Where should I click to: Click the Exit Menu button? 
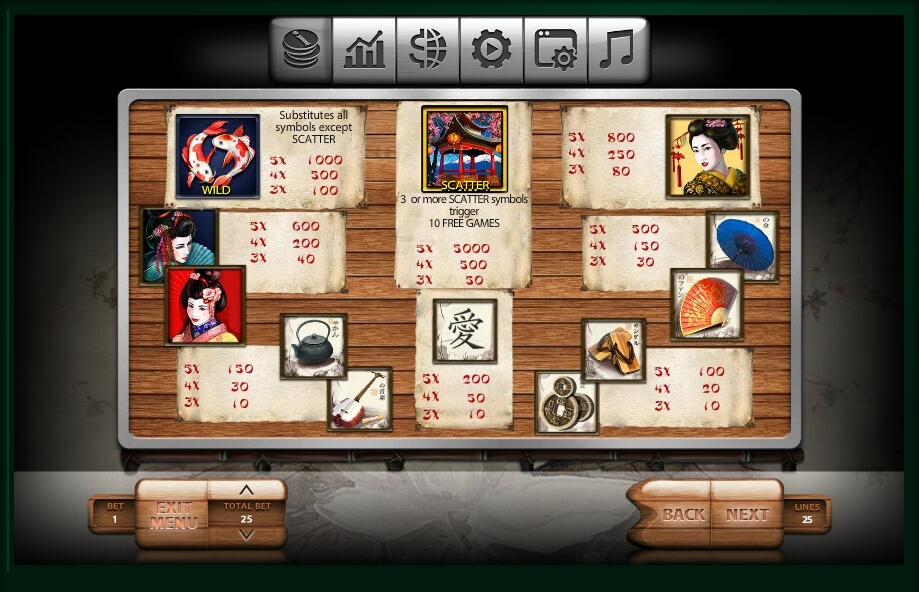pyautogui.click(x=173, y=514)
